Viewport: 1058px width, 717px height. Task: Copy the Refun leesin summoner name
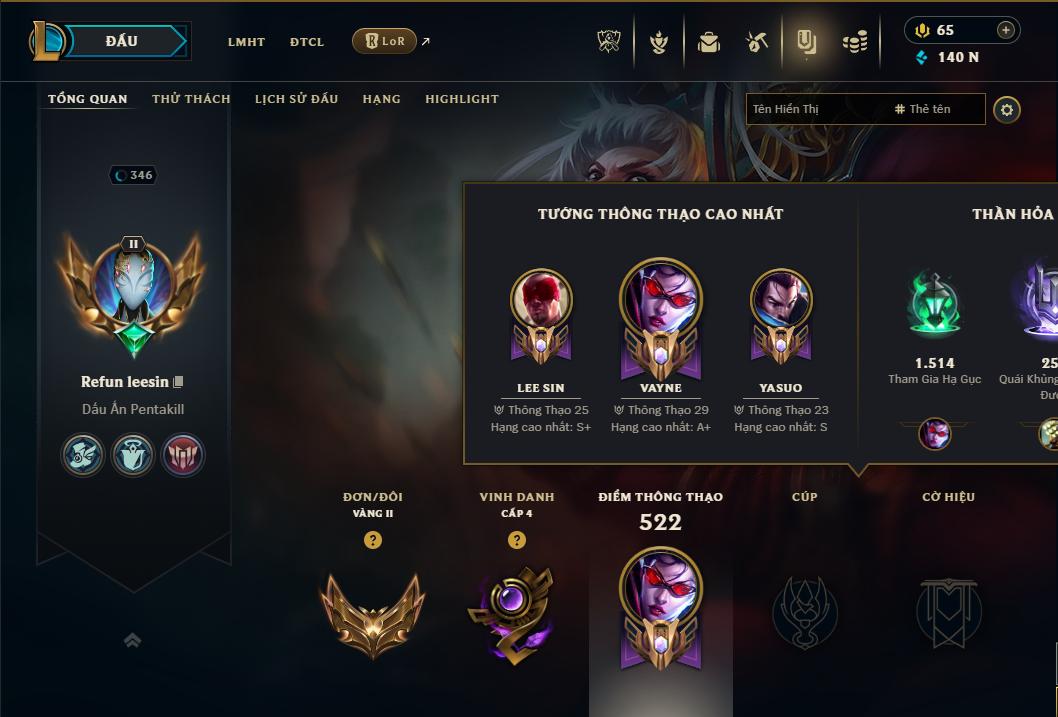click(178, 382)
